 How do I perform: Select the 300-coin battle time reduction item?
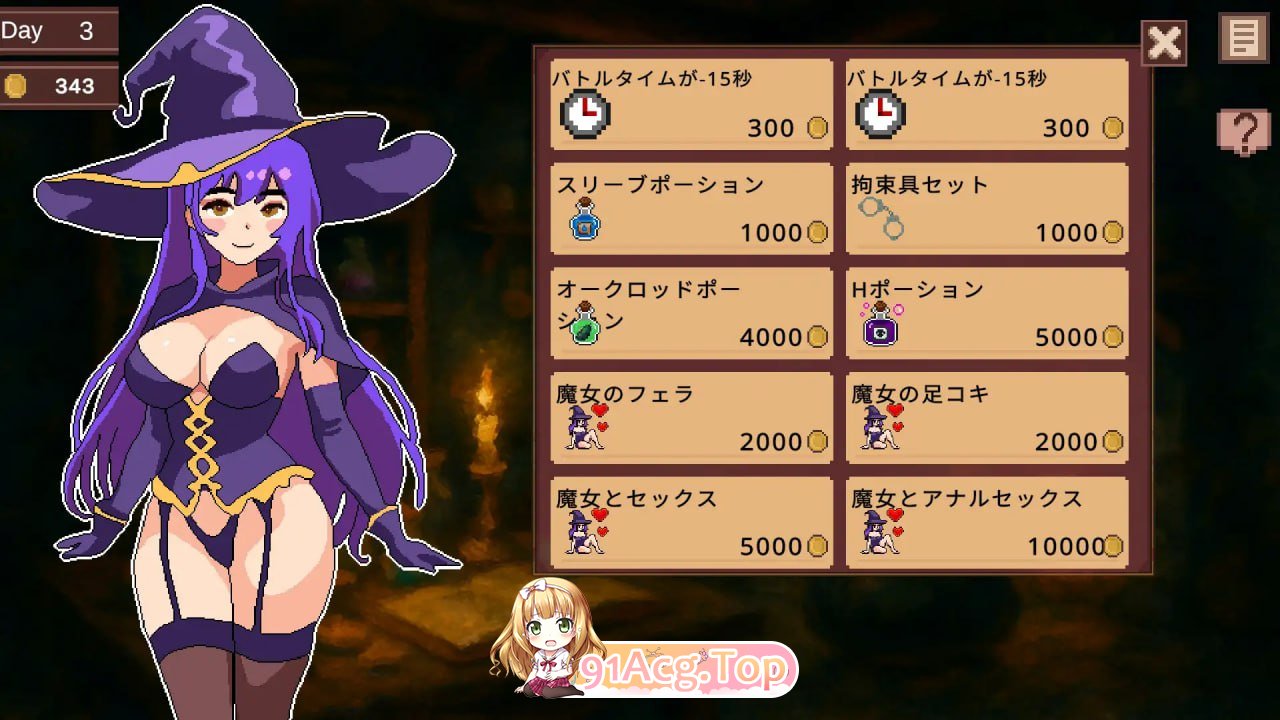click(692, 103)
